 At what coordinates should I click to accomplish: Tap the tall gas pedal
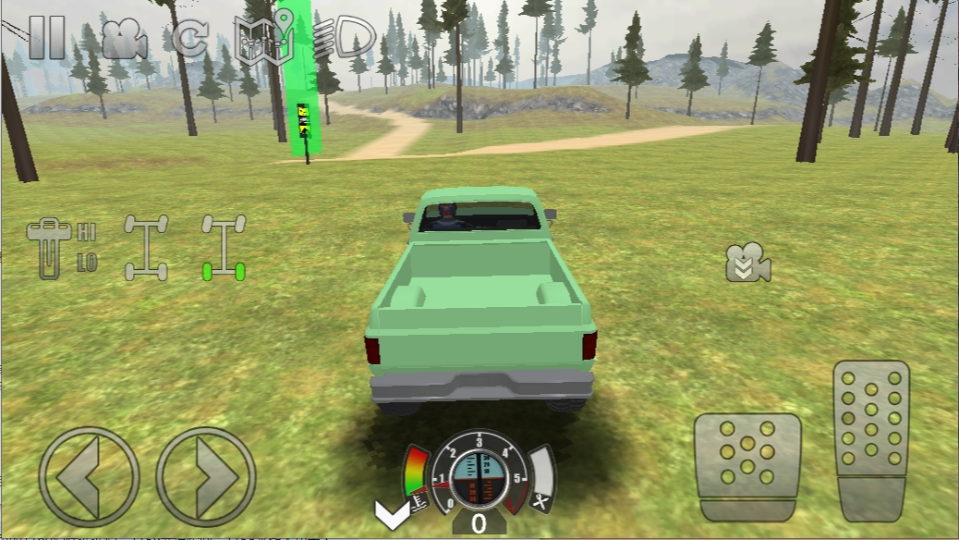[871, 439]
